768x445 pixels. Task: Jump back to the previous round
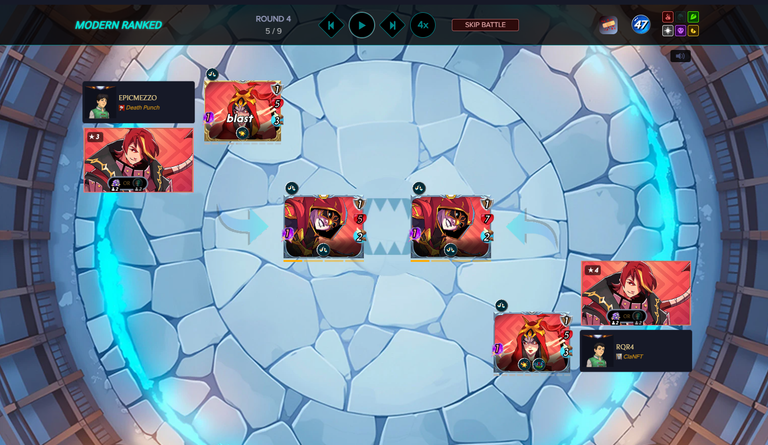(x=331, y=25)
